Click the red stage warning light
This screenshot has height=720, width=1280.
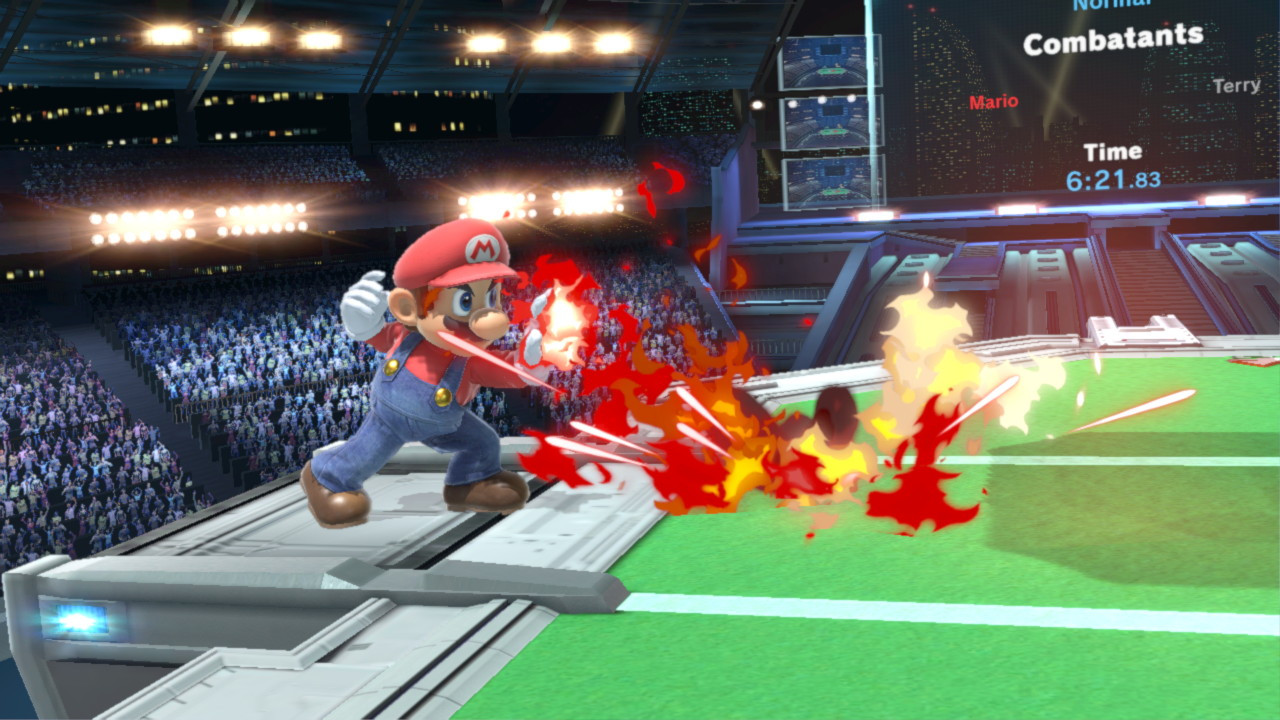click(x=806, y=321)
